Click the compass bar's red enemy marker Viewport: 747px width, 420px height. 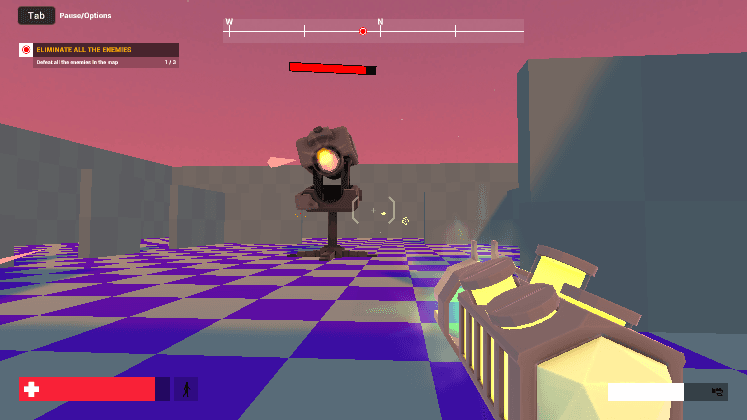tap(363, 32)
